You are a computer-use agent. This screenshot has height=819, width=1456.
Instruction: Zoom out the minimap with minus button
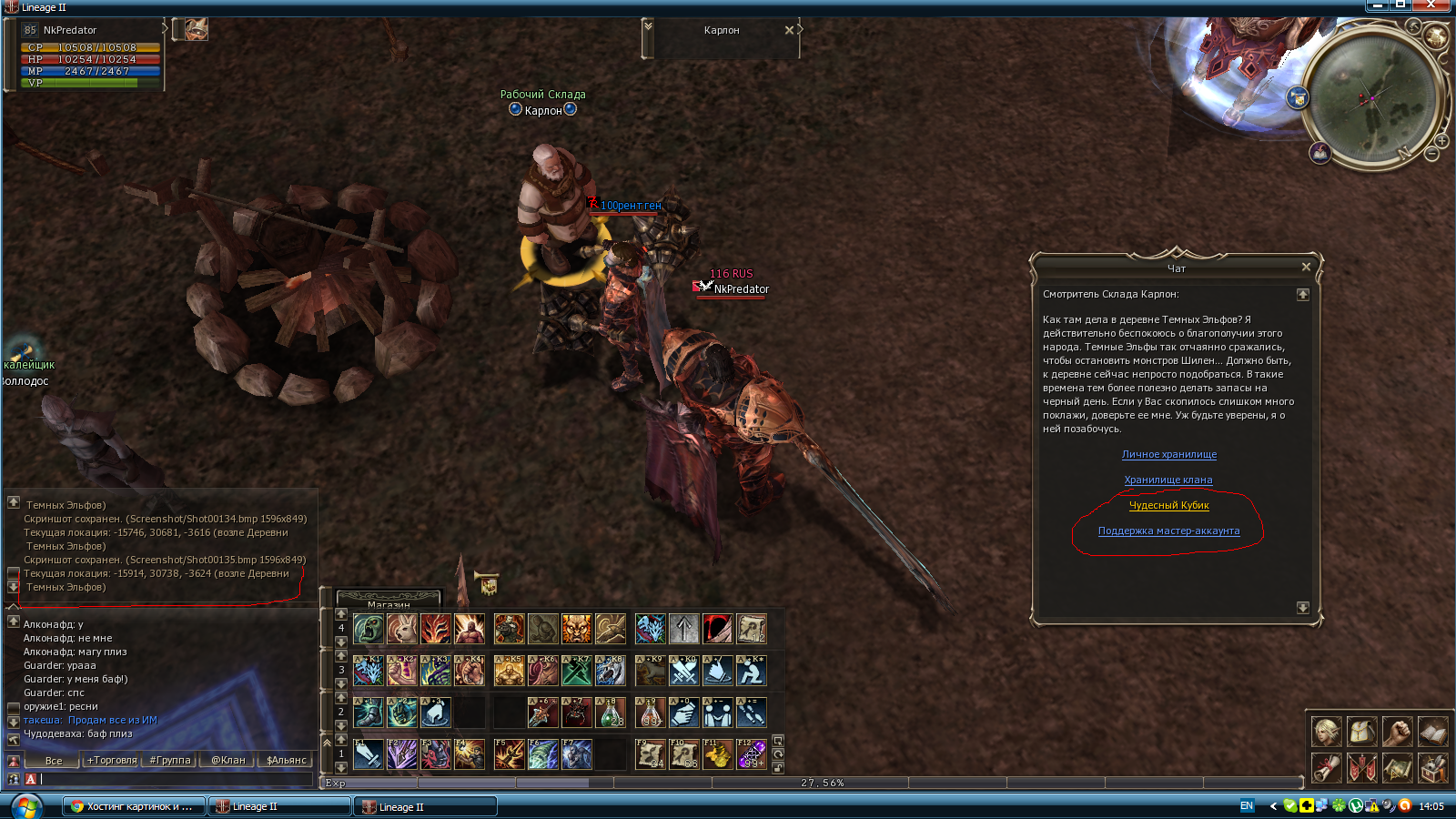[x=1431, y=155]
